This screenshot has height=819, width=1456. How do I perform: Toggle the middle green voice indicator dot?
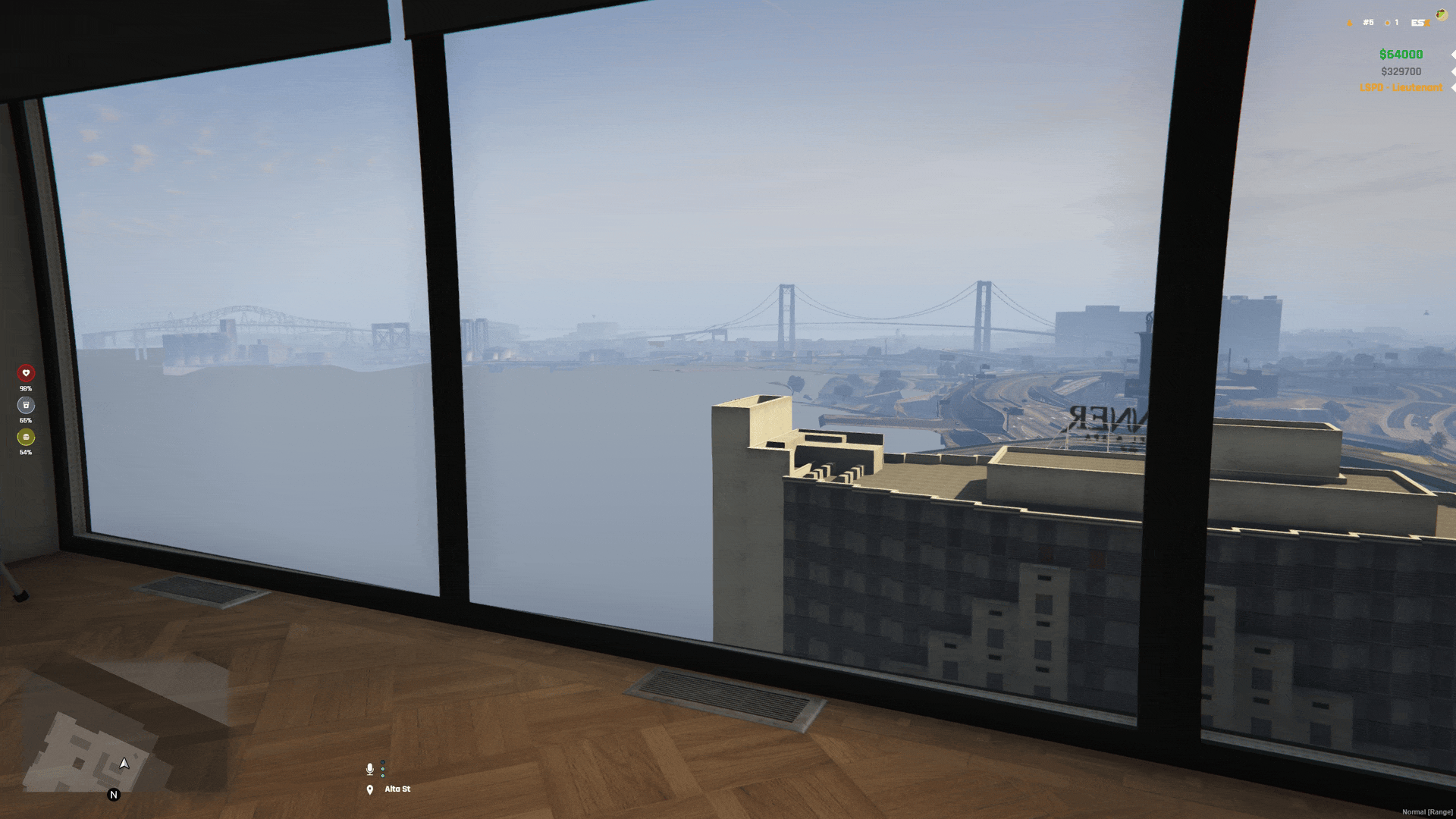coord(383,769)
